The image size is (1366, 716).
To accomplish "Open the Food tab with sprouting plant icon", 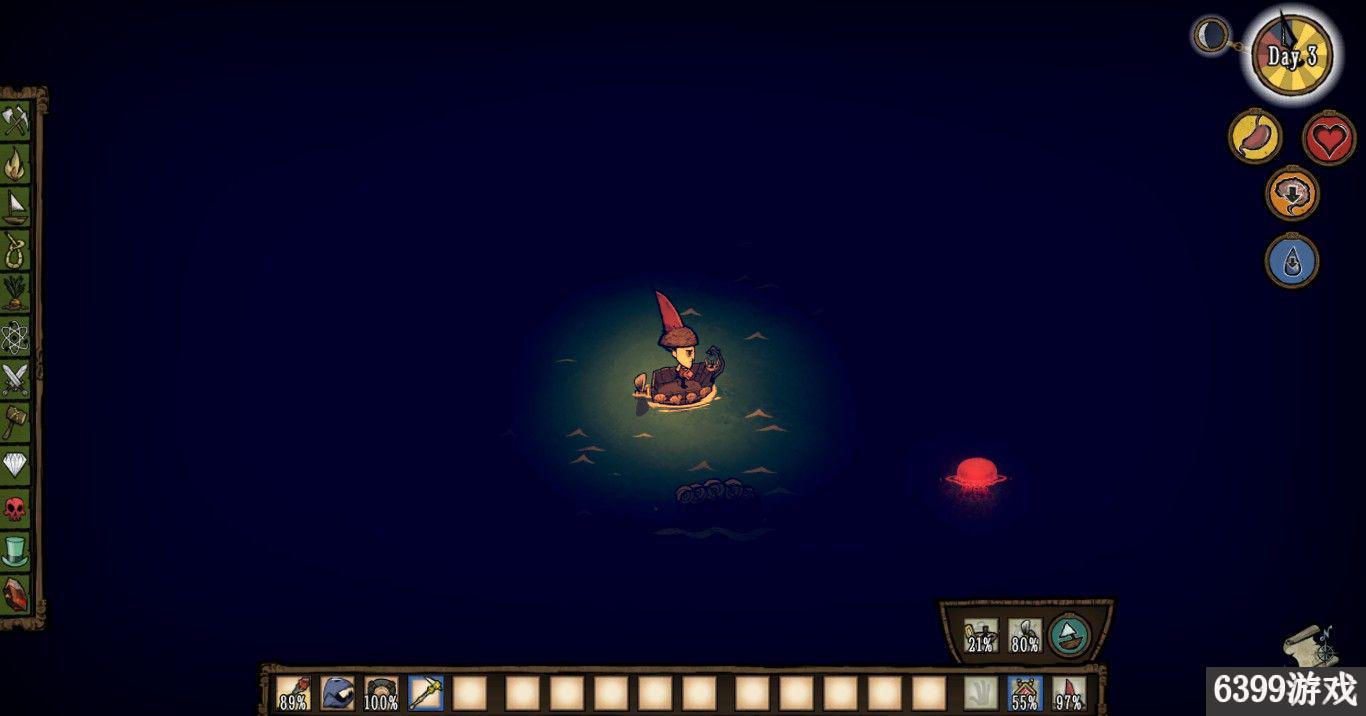I will point(17,293).
